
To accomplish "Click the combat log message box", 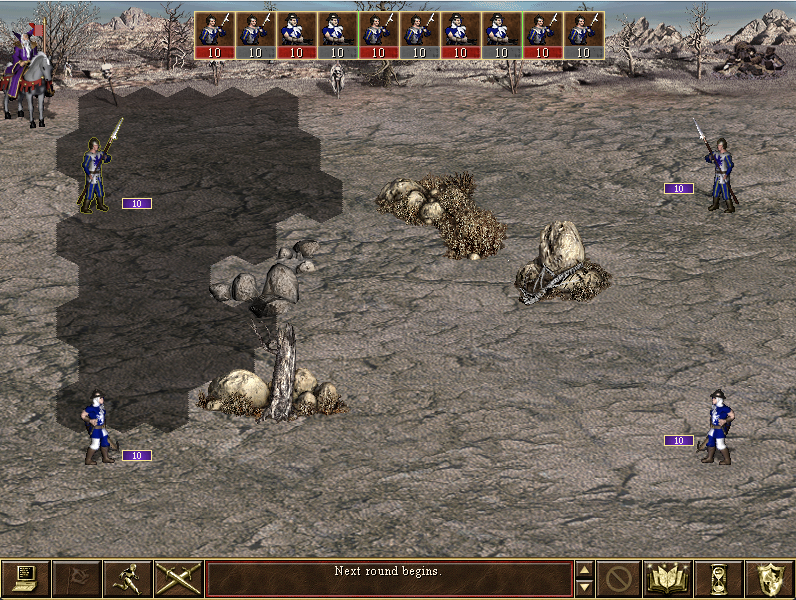I will coord(389,579).
